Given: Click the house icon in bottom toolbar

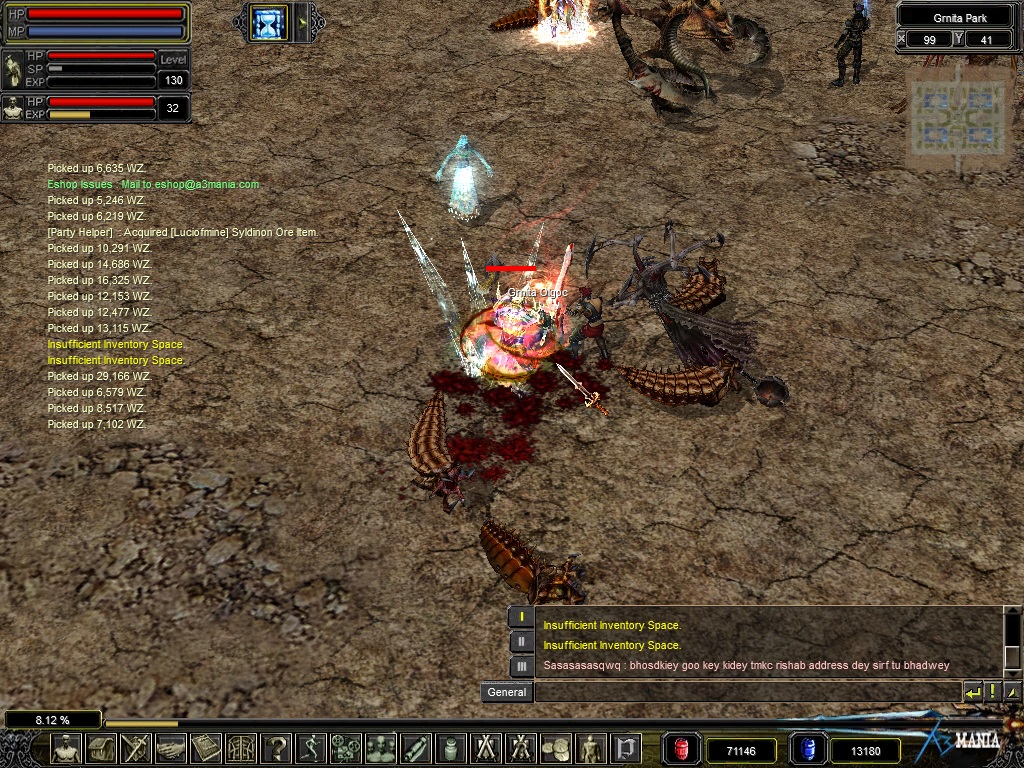Looking at the screenshot, I should pos(102,748).
